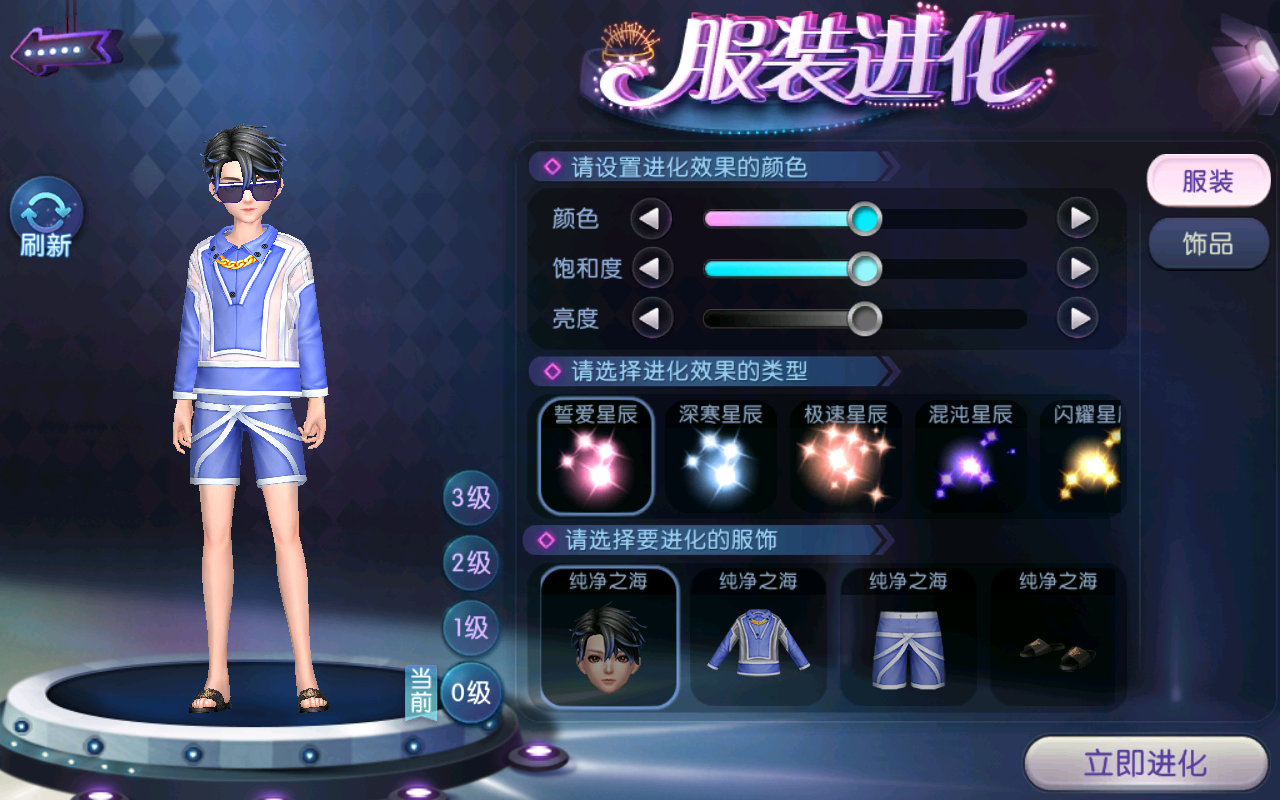Select the 纯净之海 sandals item
Image resolution: width=1280 pixels, height=800 pixels.
pos(1058,637)
